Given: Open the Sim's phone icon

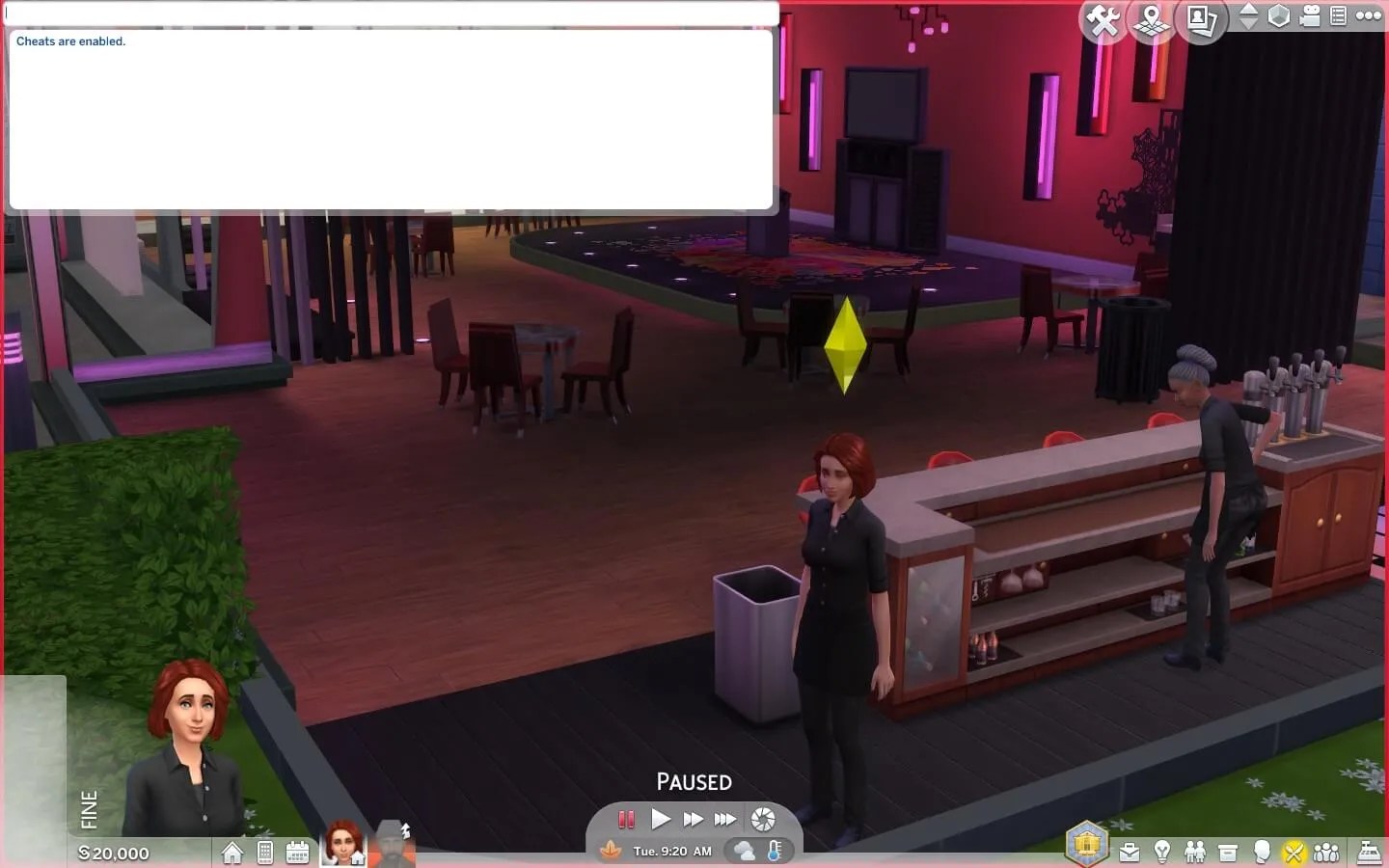Looking at the screenshot, I should pyautogui.click(x=265, y=853).
